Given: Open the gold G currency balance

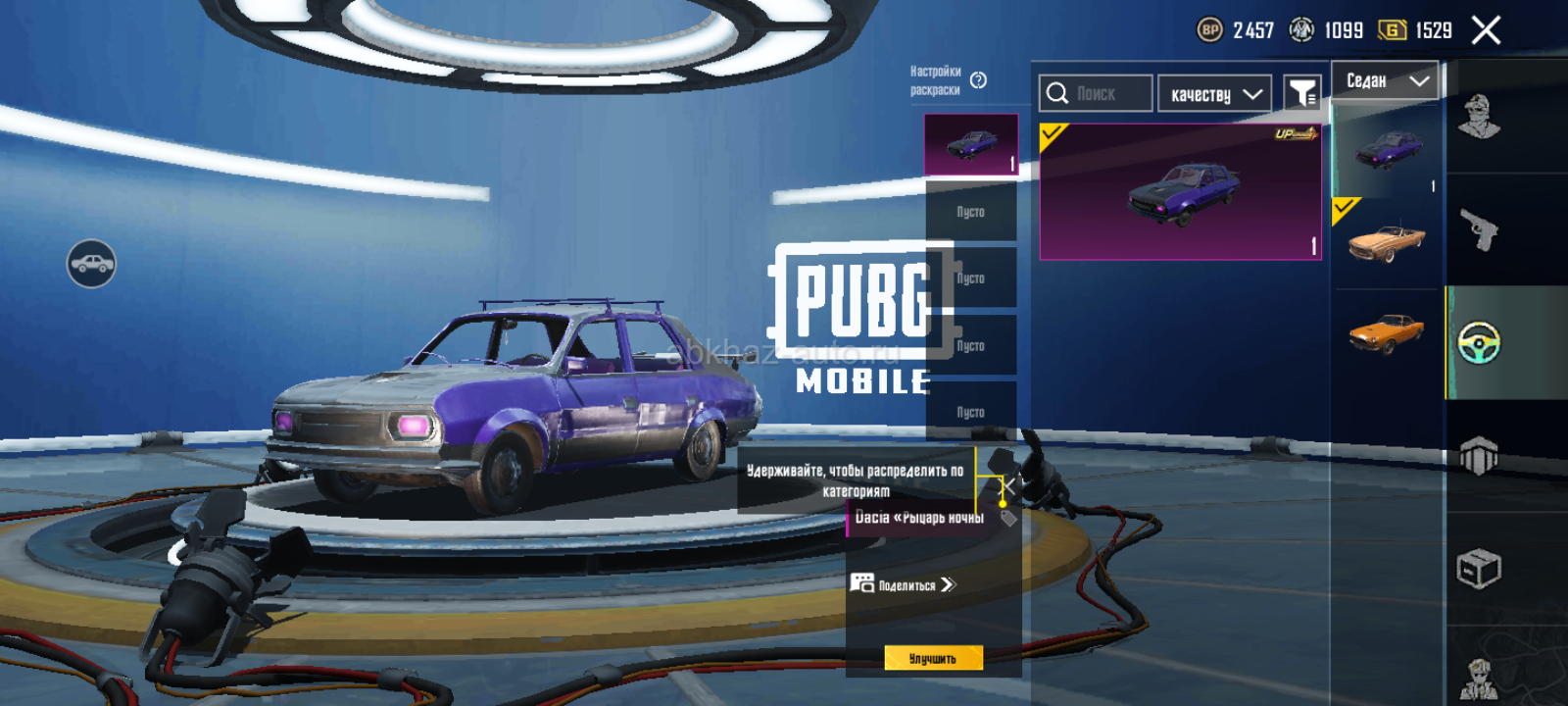Looking at the screenshot, I should (x=1416, y=30).
